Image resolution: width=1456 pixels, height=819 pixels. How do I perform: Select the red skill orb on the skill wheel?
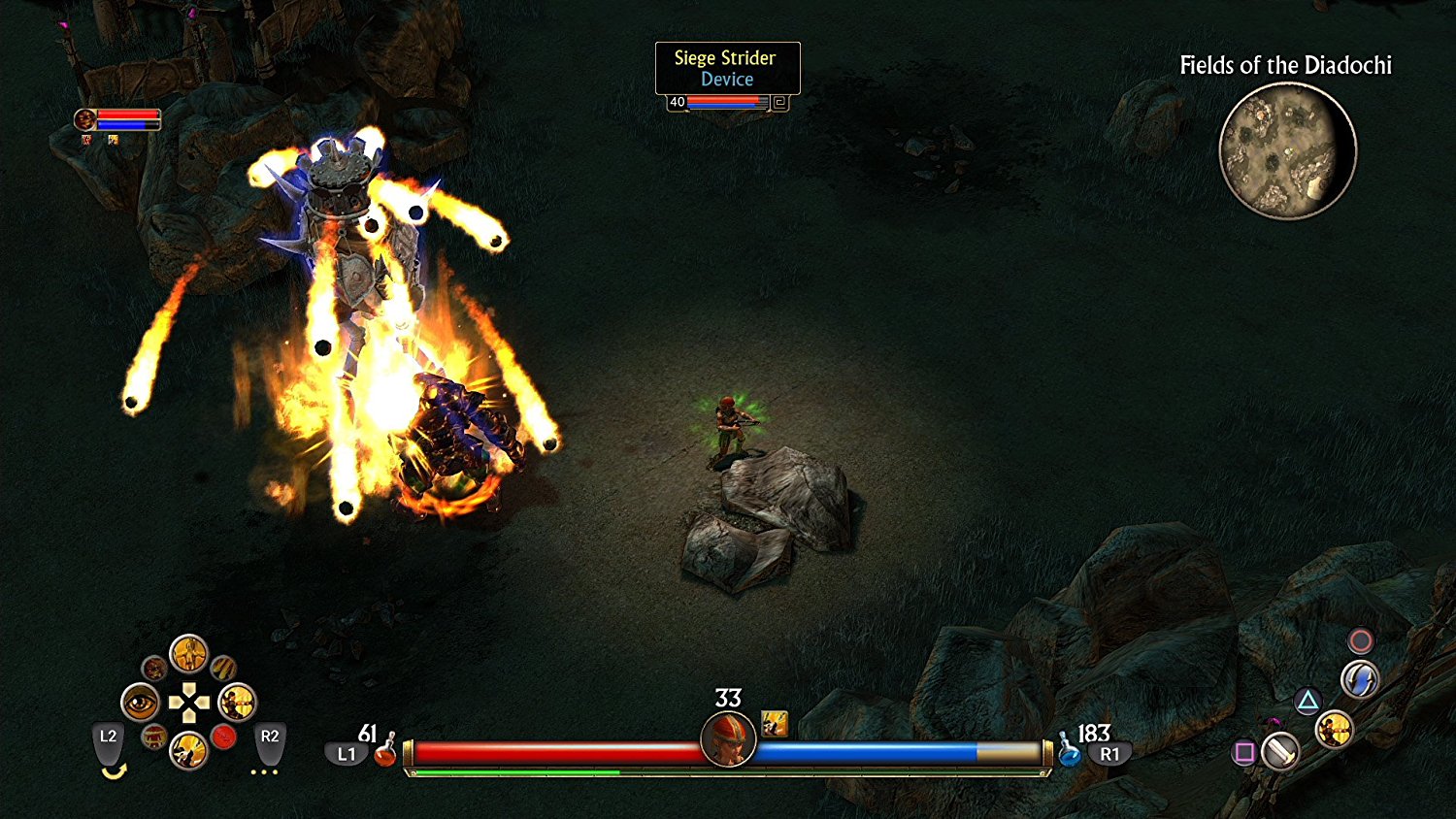tap(224, 737)
